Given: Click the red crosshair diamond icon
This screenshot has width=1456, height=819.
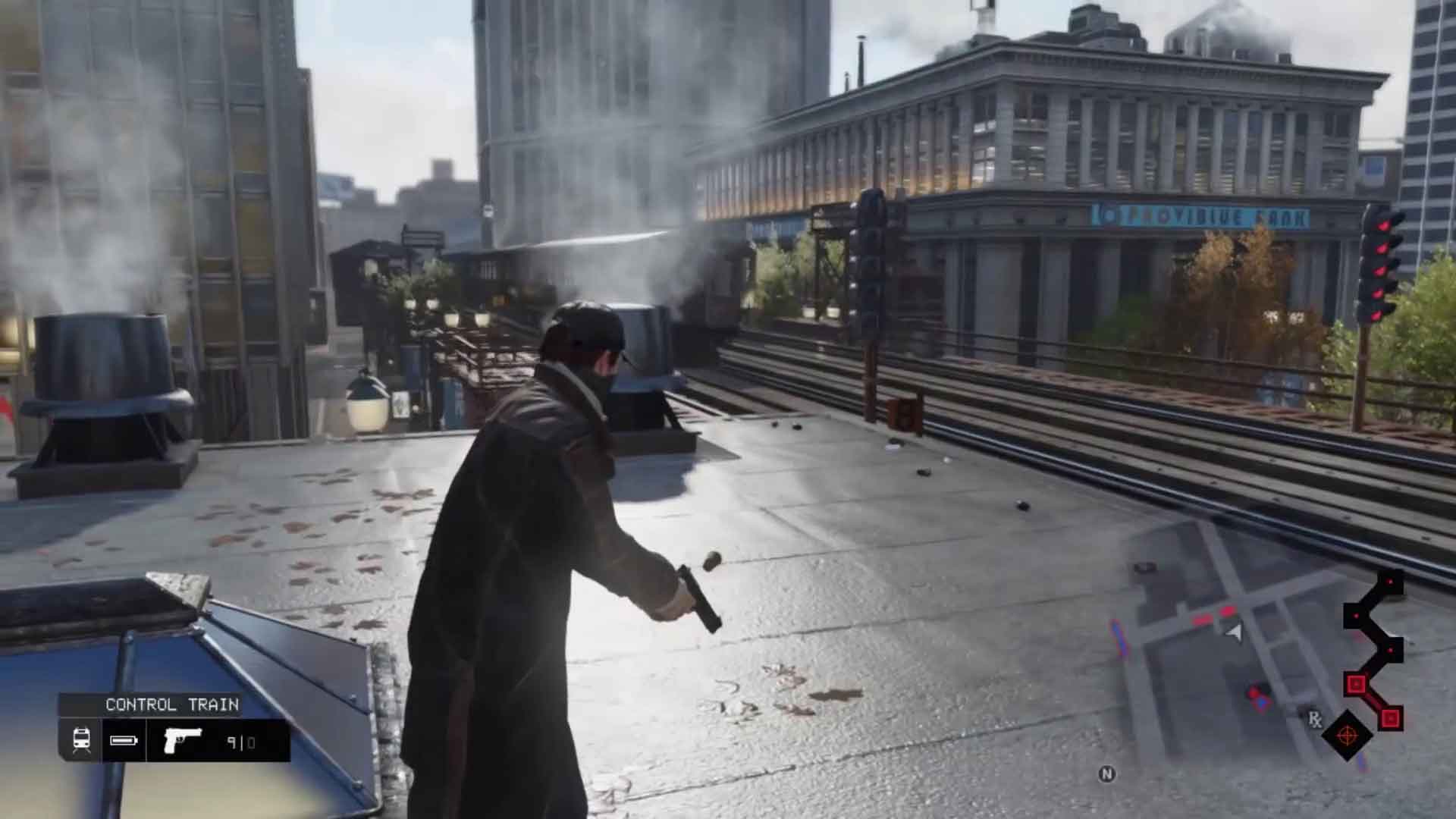Looking at the screenshot, I should coord(1347,735).
